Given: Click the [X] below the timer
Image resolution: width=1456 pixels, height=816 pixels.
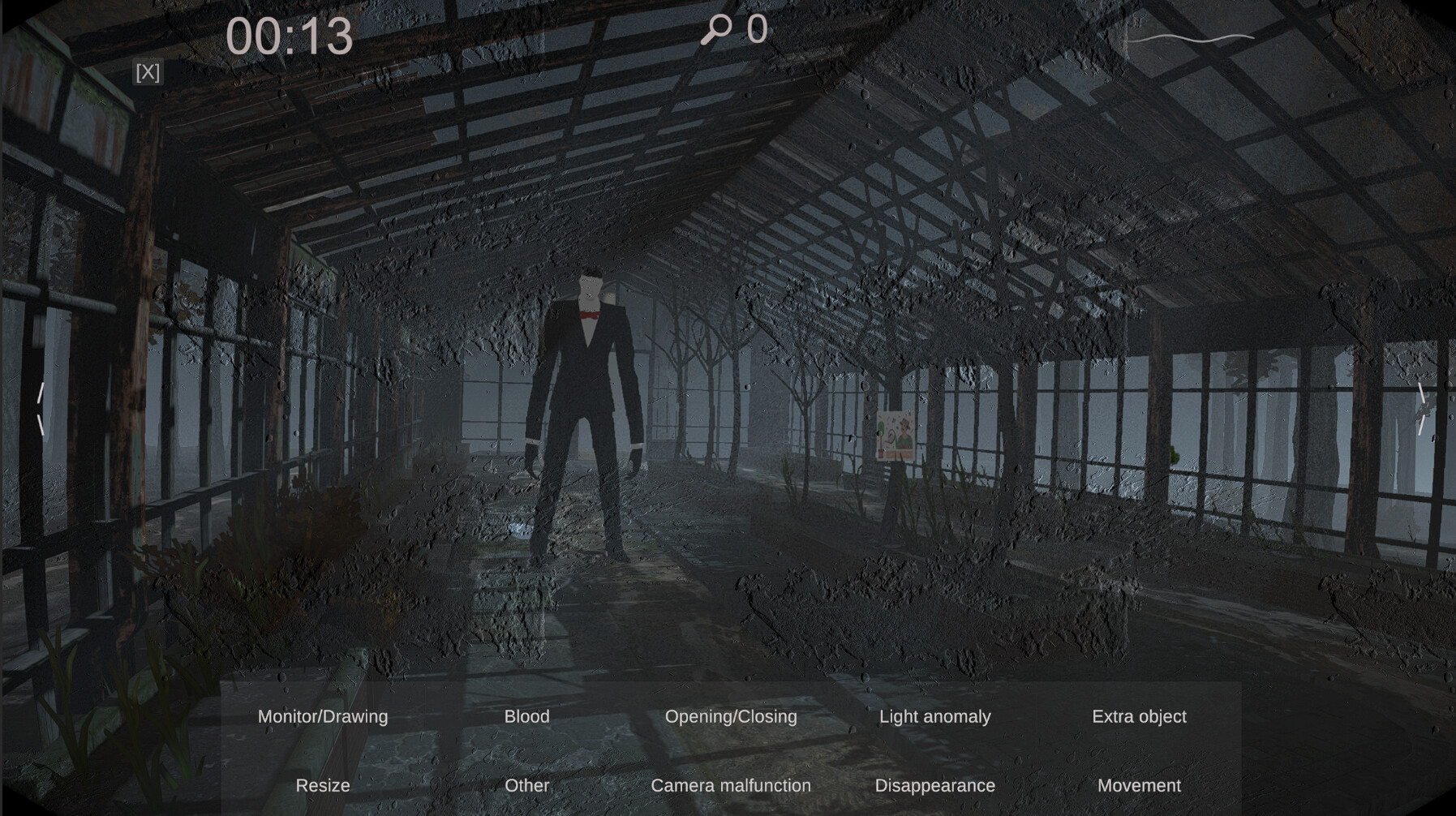Looking at the screenshot, I should coord(147,72).
